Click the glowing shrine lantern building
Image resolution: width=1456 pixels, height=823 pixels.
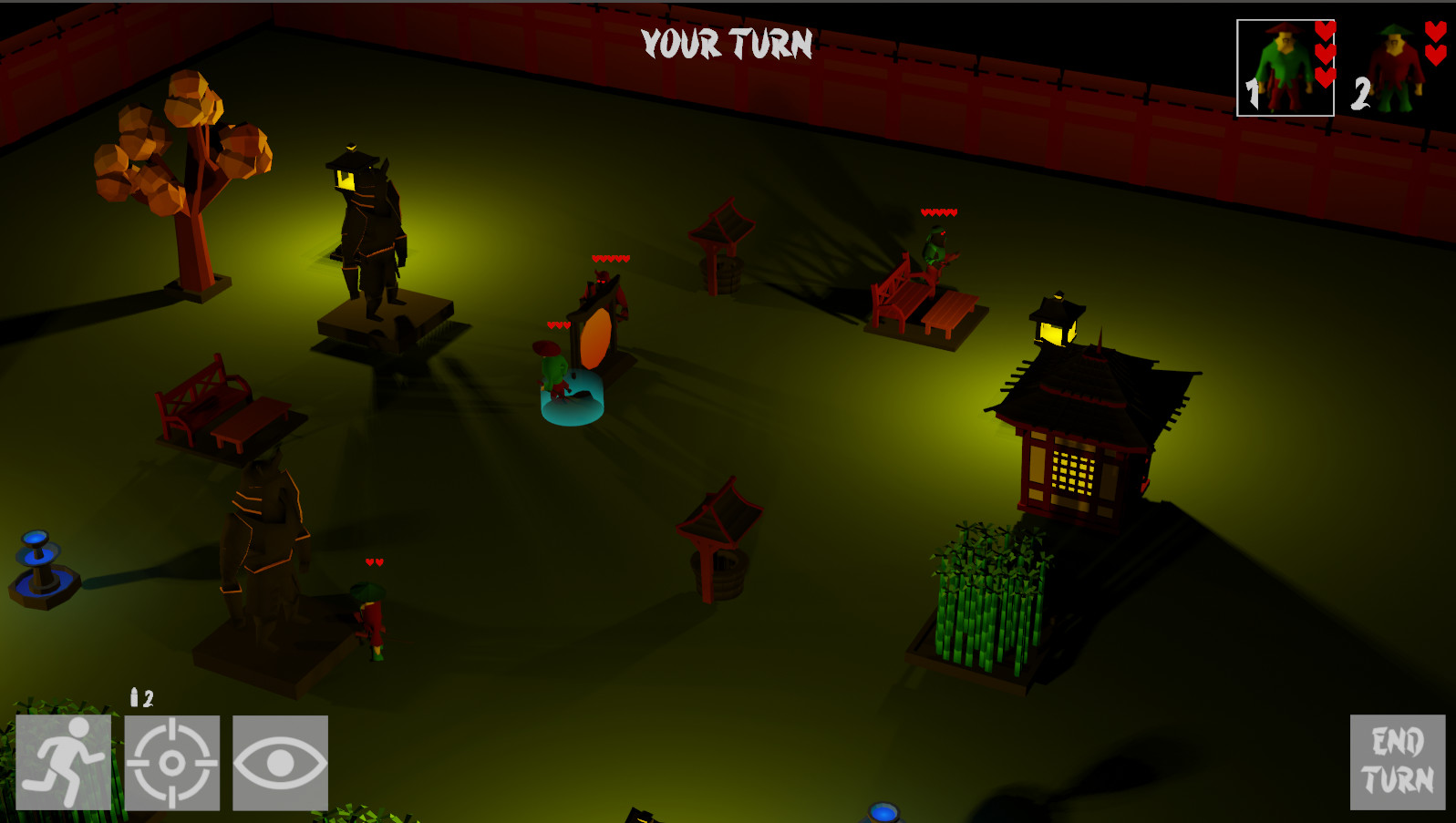pyautogui.click(x=1076, y=447)
